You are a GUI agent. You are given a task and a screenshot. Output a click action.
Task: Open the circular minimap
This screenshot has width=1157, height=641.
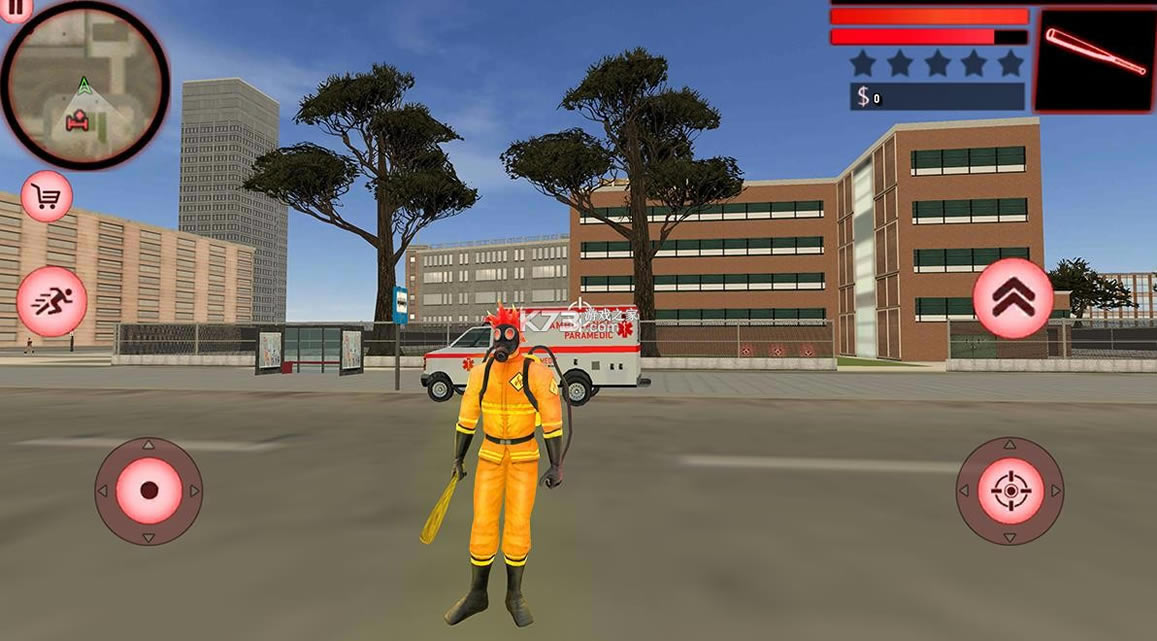[84, 86]
